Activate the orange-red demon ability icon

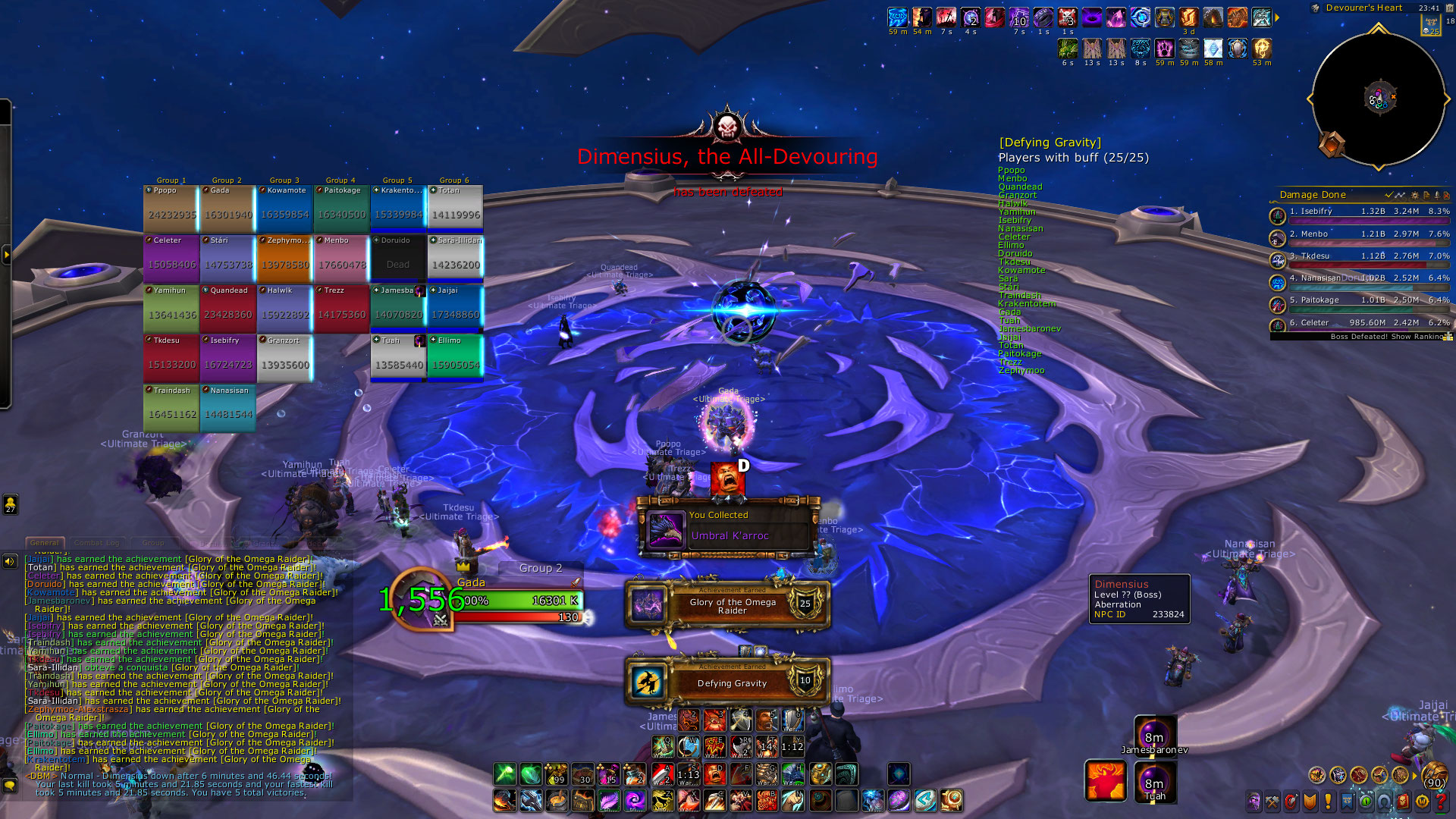point(1105,780)
